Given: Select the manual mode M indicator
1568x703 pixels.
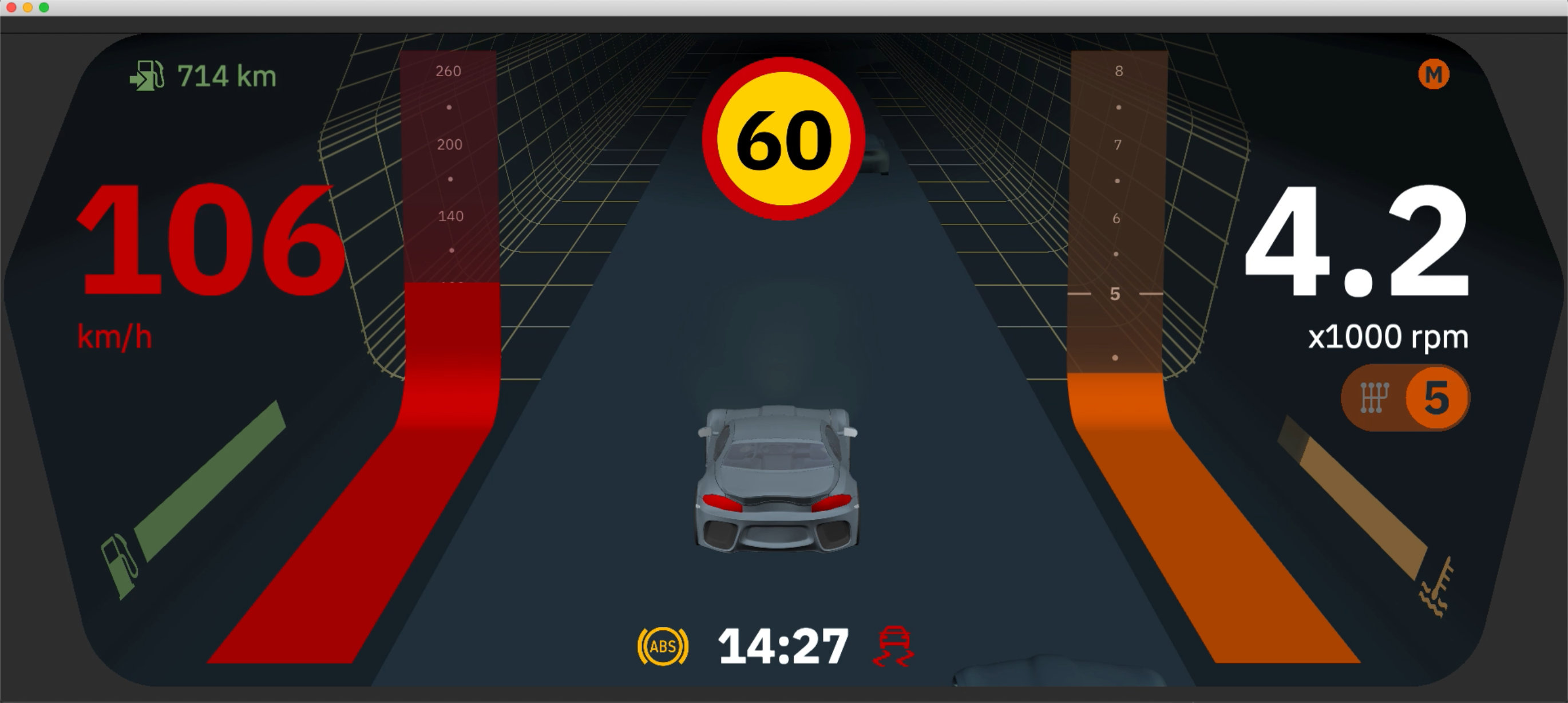Looking at the screenshot, I should [x=1435, y=75].
